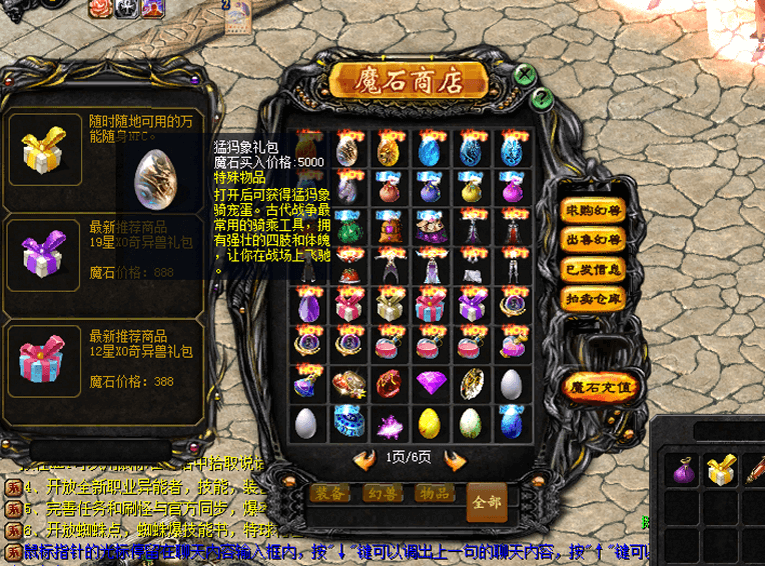The image size is (765, 566).
Task: Open the 拍卖仓库 auction warehouse
Action: (x=594, y=296)
